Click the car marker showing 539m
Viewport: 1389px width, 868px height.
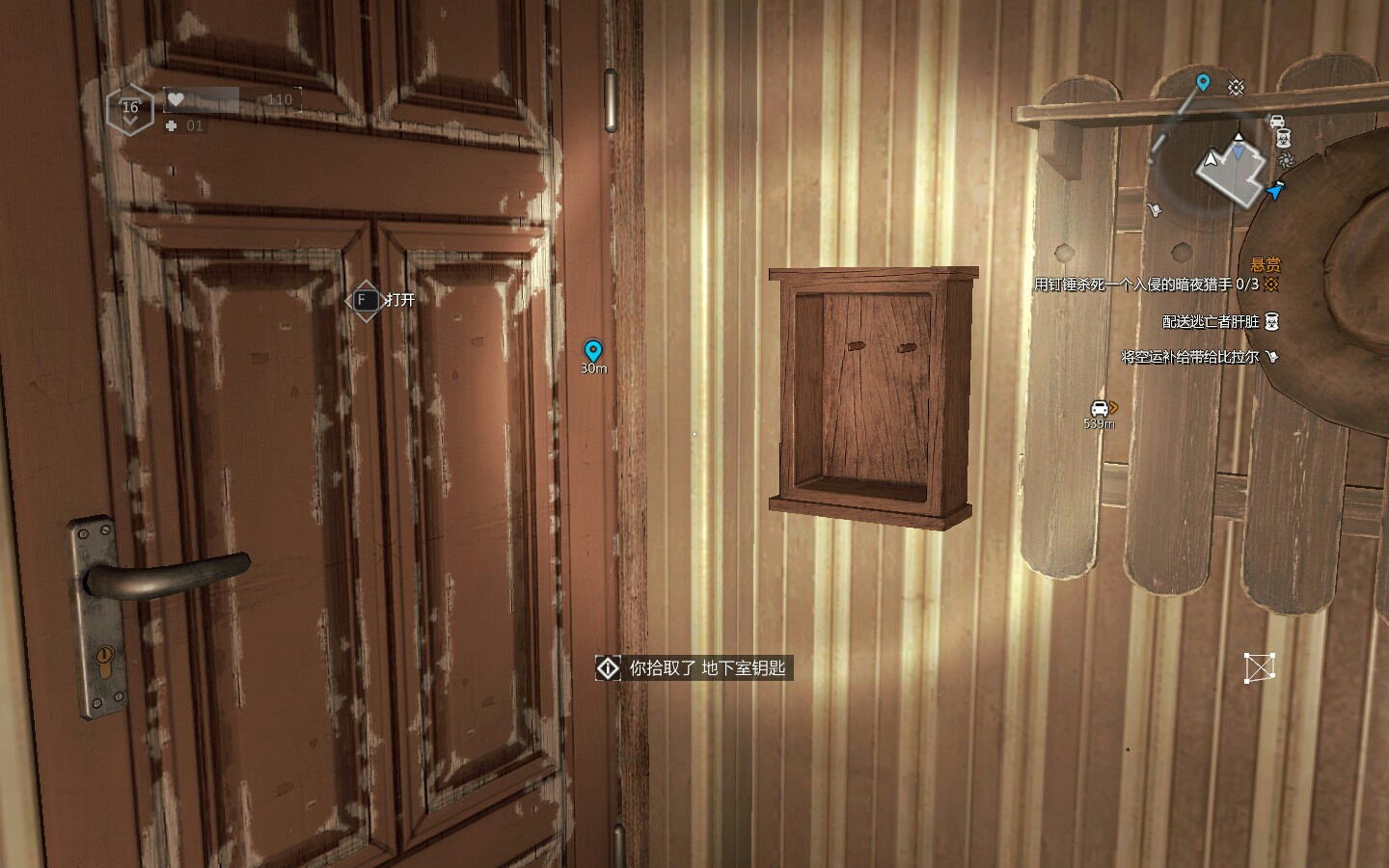pos(1100,409)
